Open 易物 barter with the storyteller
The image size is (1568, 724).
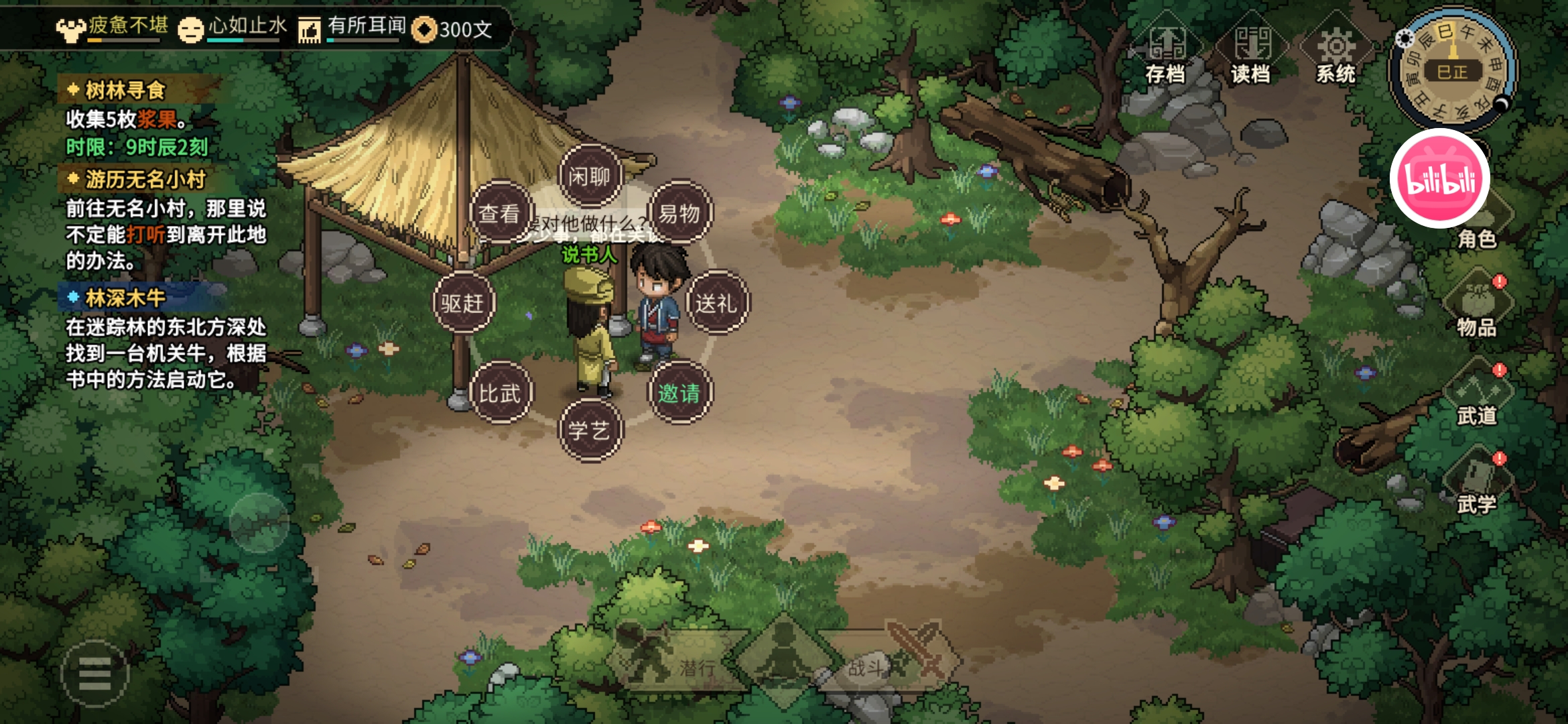click(679, 213)
